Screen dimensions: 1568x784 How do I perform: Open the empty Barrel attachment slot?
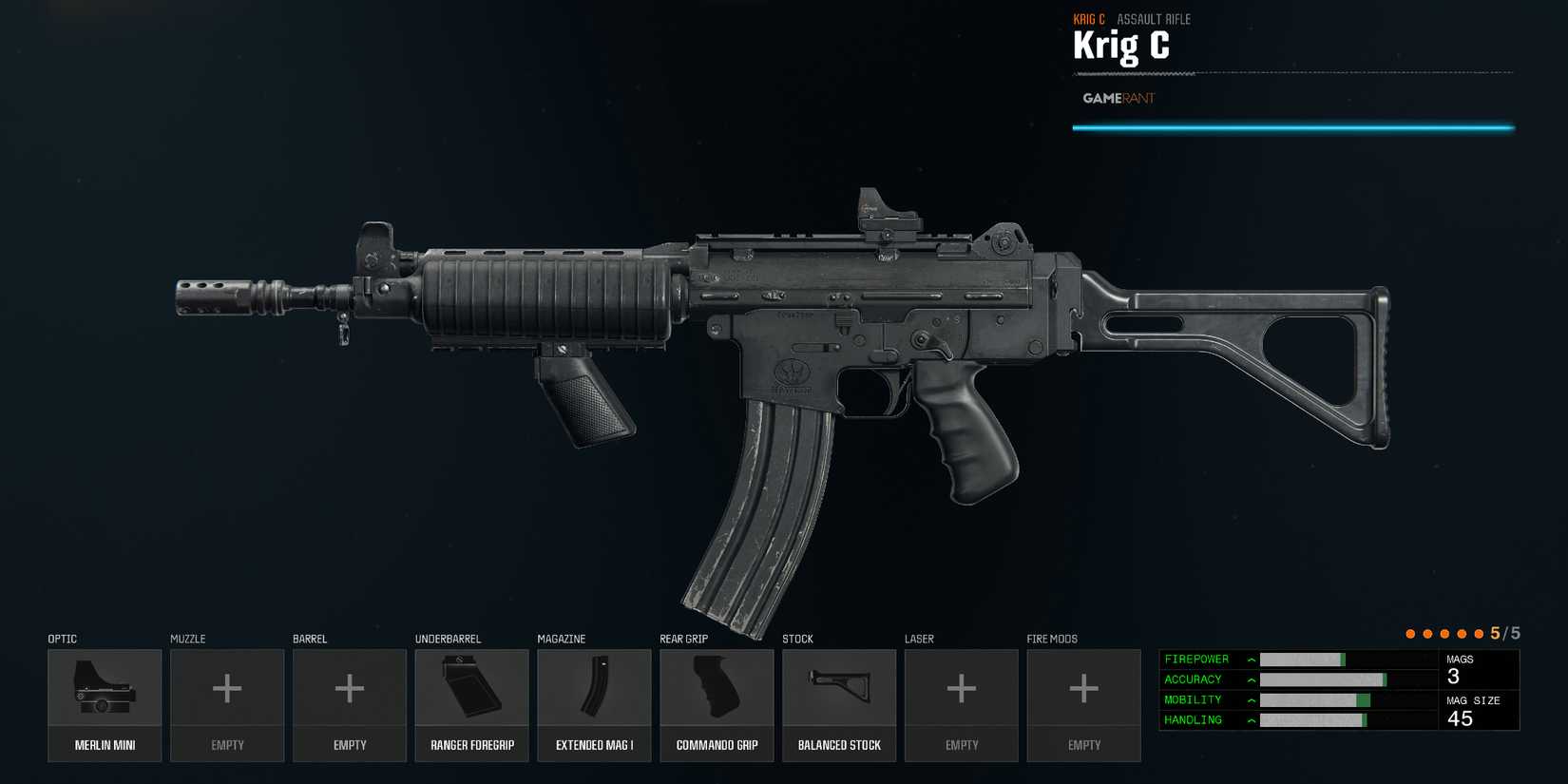click(349, 703)
